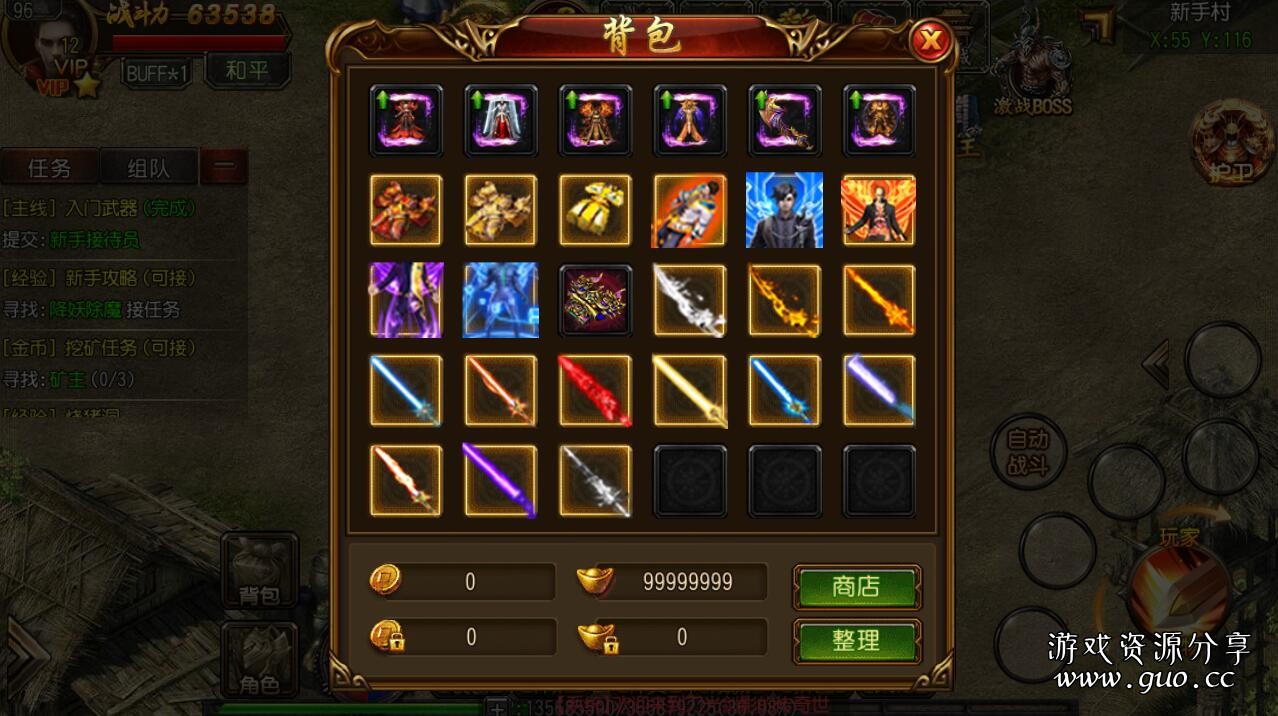Select the purple winged costume item
The height and width of the screenshot is (716, 1278).
click(406, 300)
